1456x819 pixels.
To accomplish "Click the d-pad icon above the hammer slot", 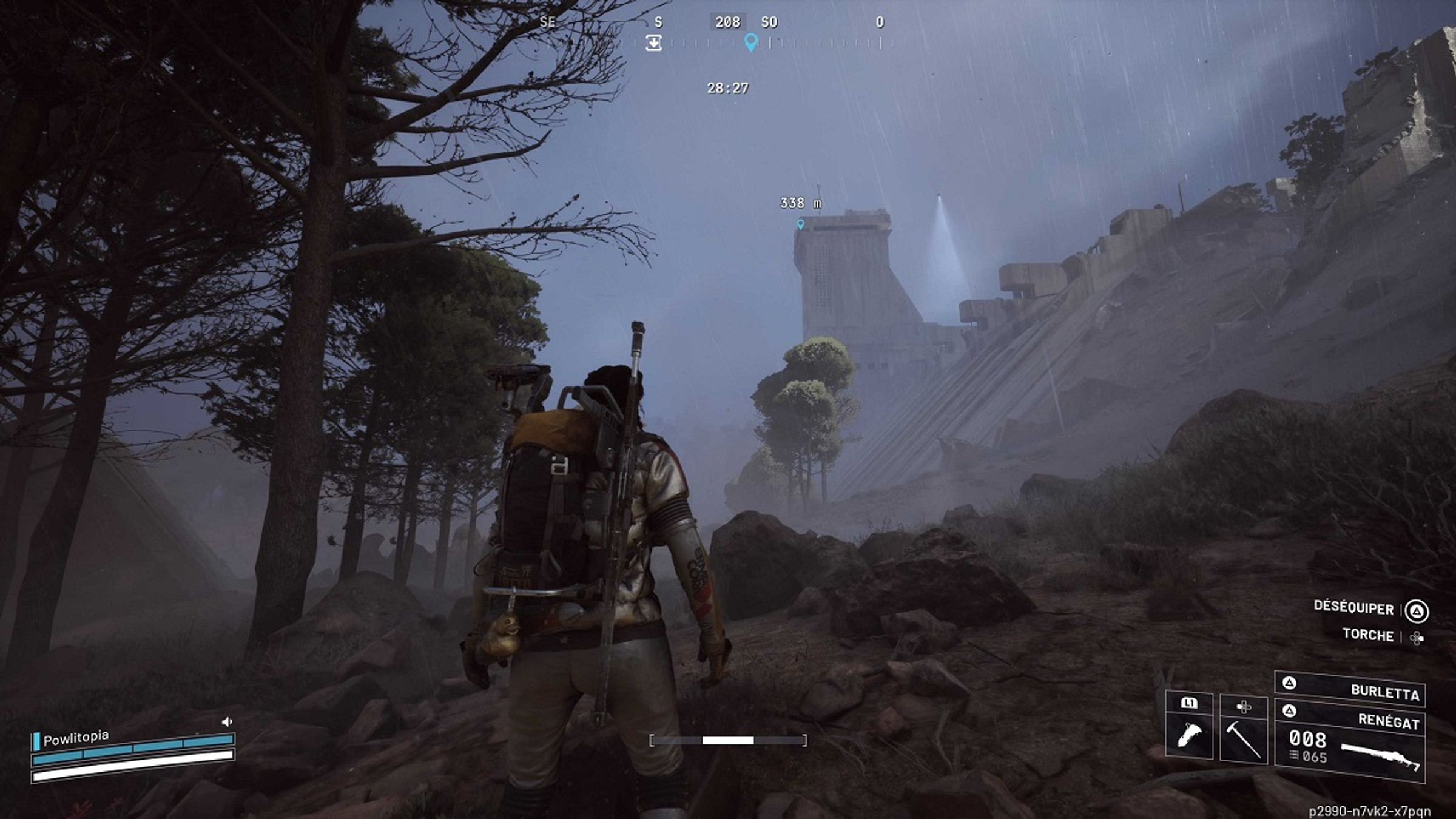I will click(1243, 707).
